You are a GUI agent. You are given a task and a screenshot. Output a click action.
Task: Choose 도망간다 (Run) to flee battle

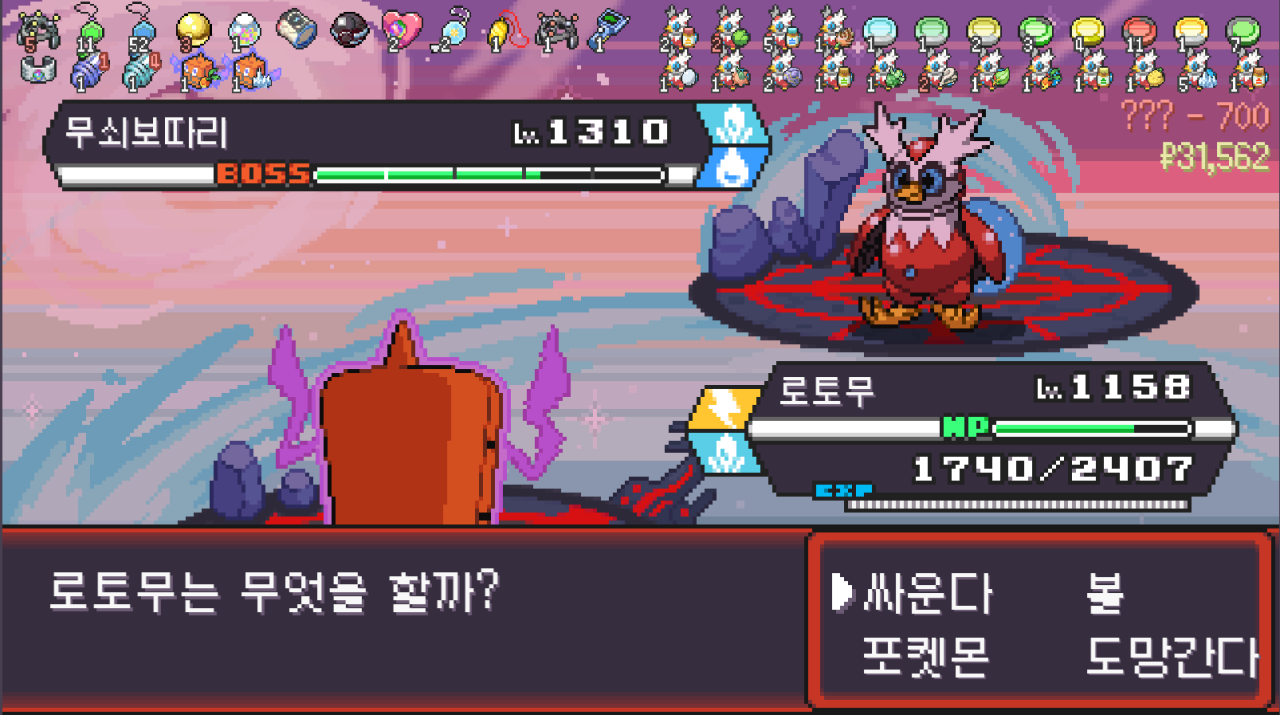(1171, 656)
